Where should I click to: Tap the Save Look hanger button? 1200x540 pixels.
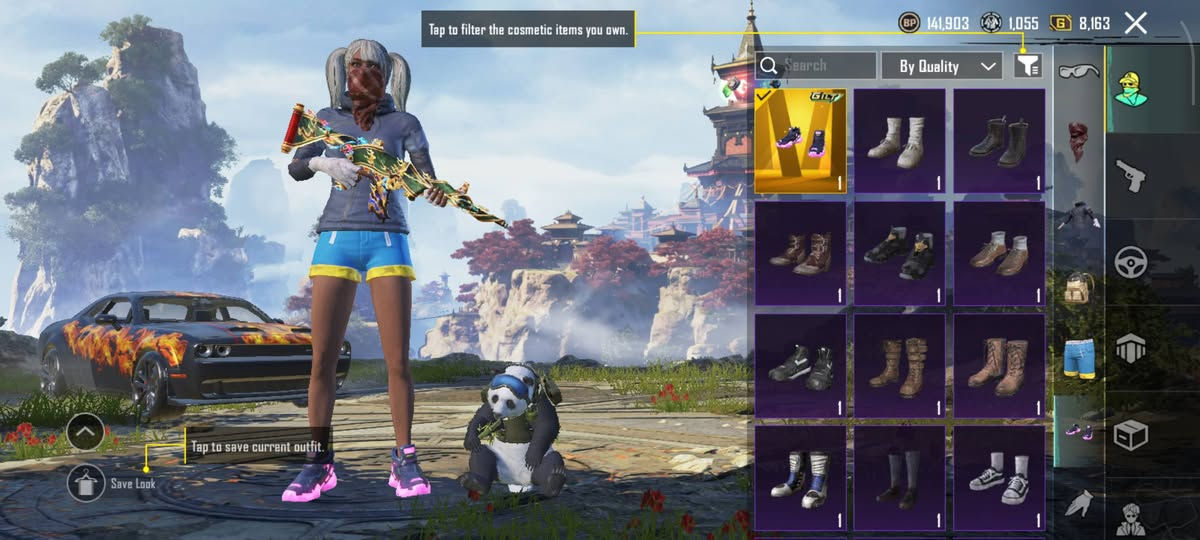tap(87, 483)
